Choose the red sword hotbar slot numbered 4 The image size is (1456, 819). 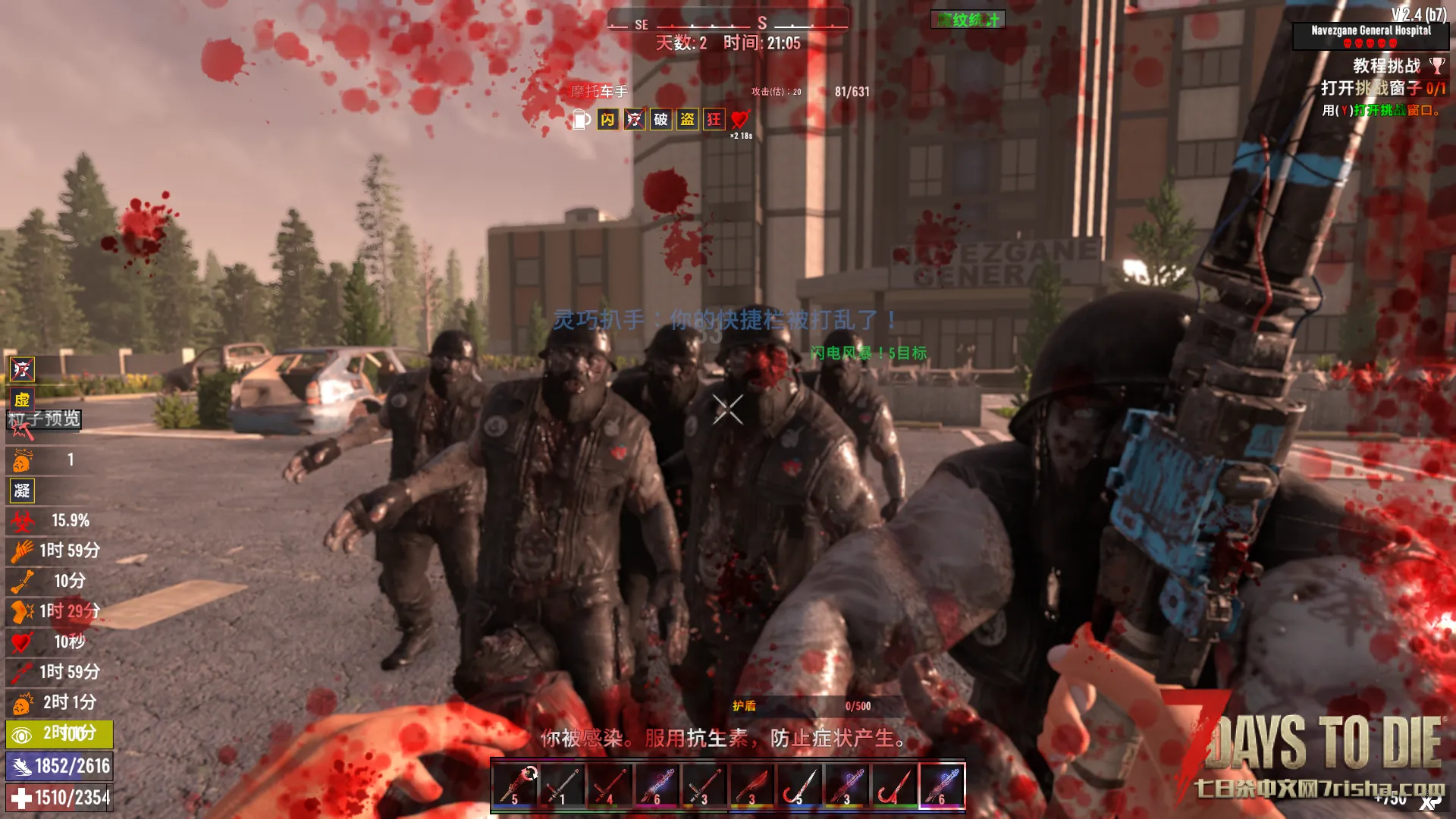click(610, 786)
